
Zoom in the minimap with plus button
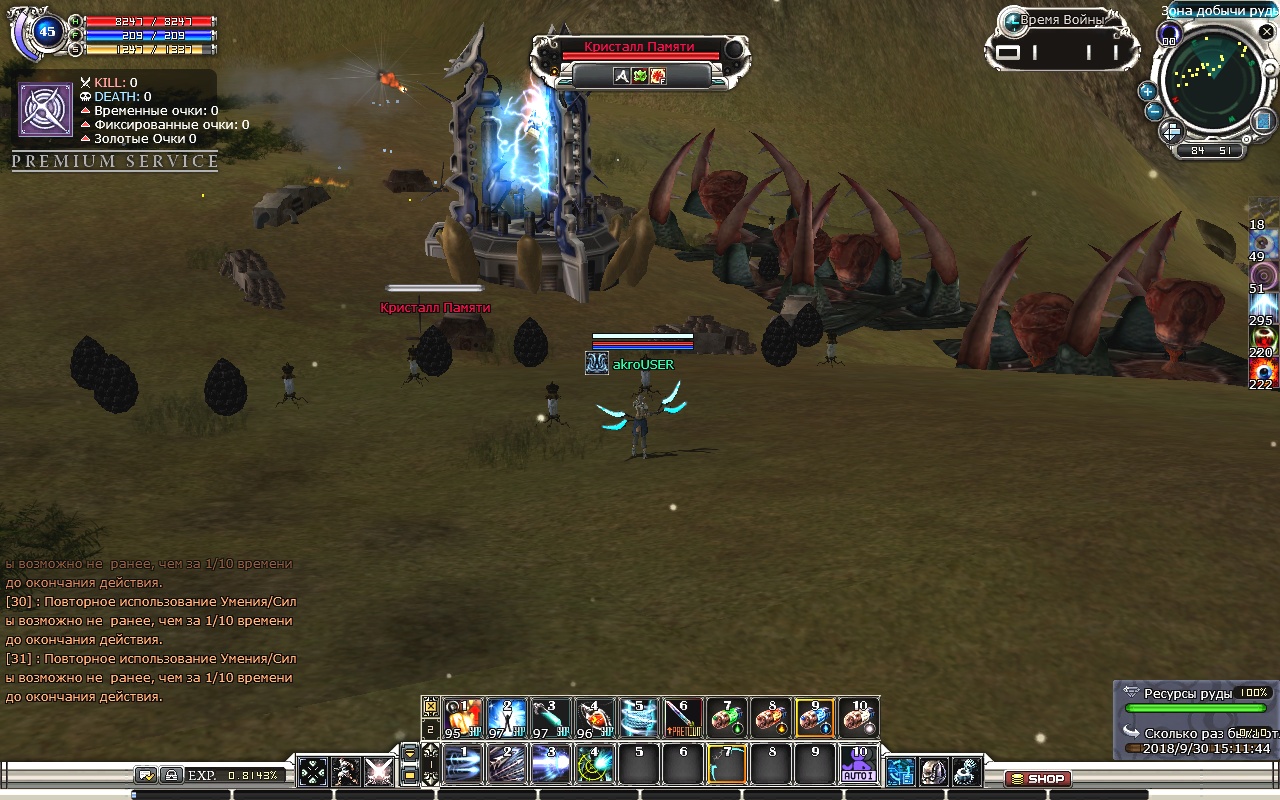[x=1148, y=91]
